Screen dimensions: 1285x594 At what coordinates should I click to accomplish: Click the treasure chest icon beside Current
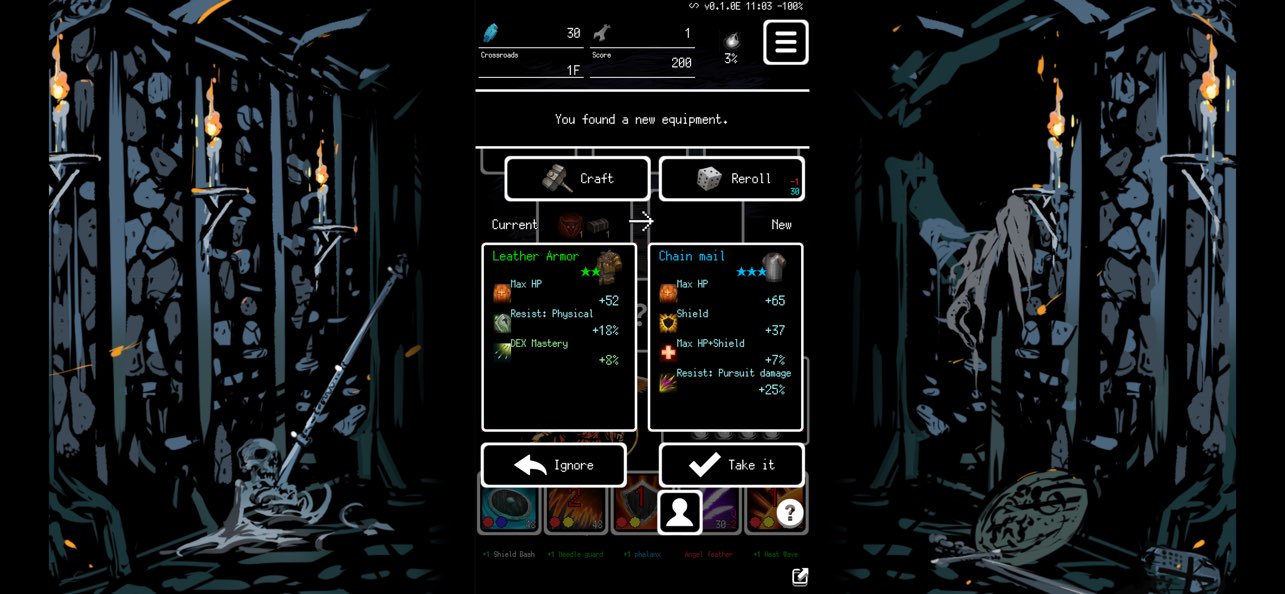599,225
